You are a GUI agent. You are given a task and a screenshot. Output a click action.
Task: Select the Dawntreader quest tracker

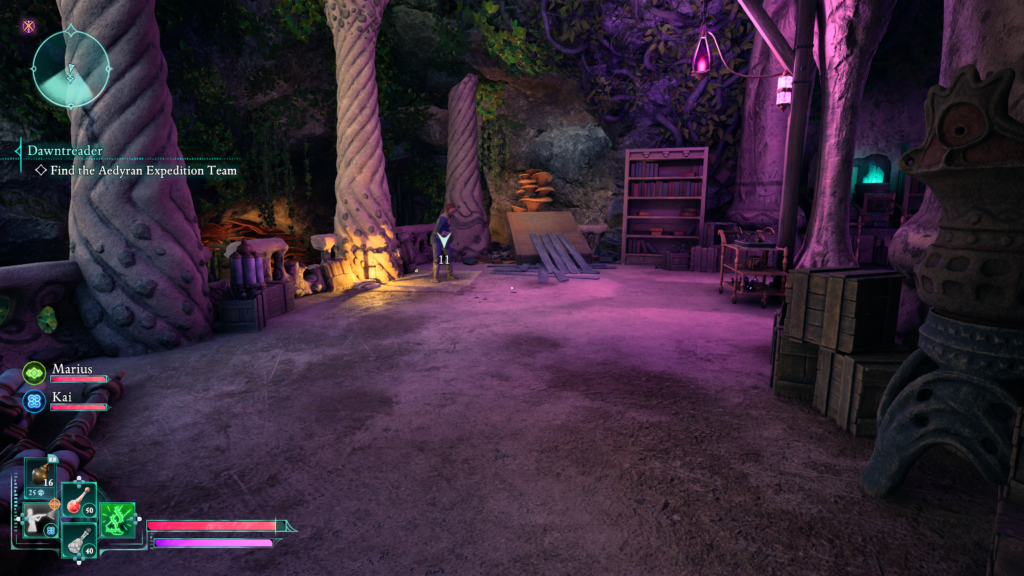tap(65, 151)
